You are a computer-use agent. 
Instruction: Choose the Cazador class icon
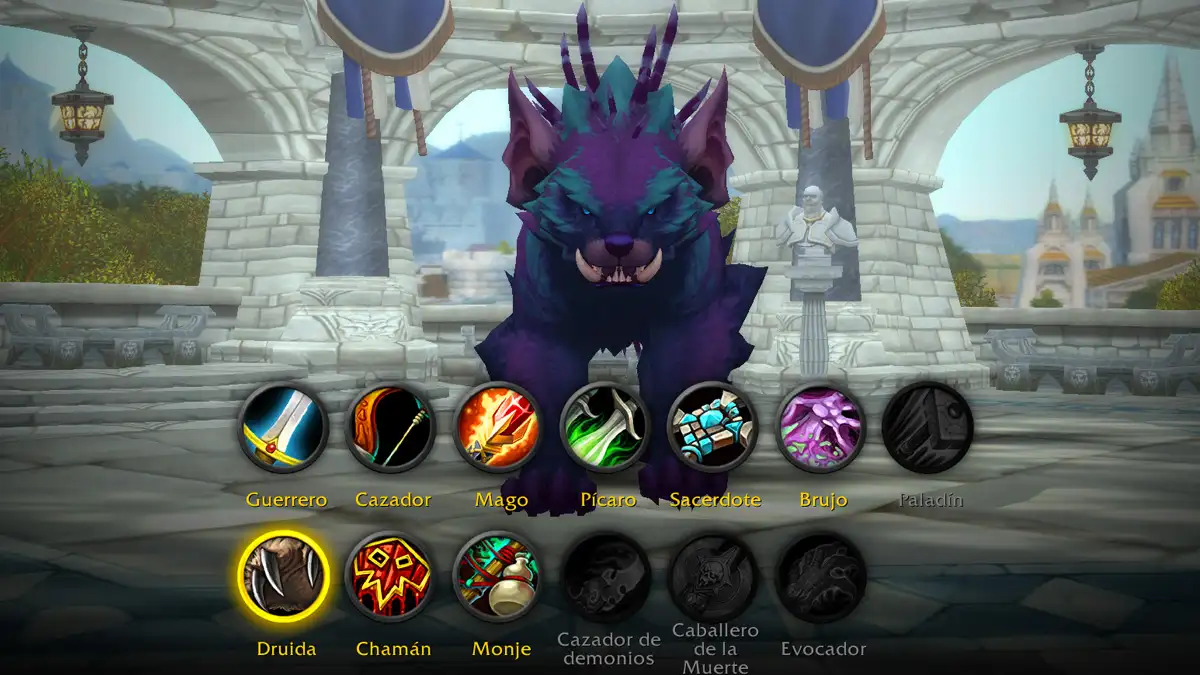[391, 428]
